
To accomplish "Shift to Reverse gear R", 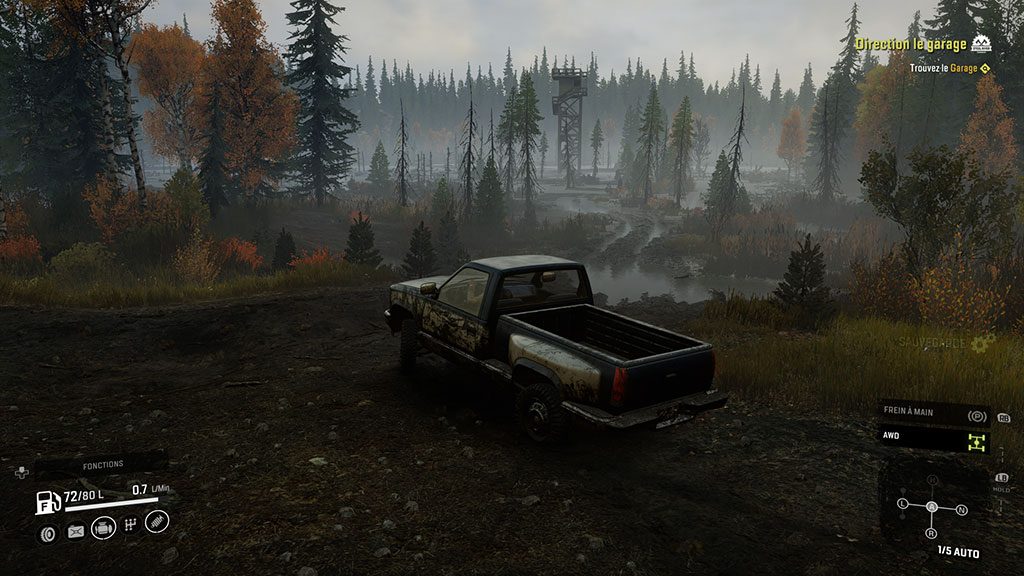I will (x=932, y=533).
